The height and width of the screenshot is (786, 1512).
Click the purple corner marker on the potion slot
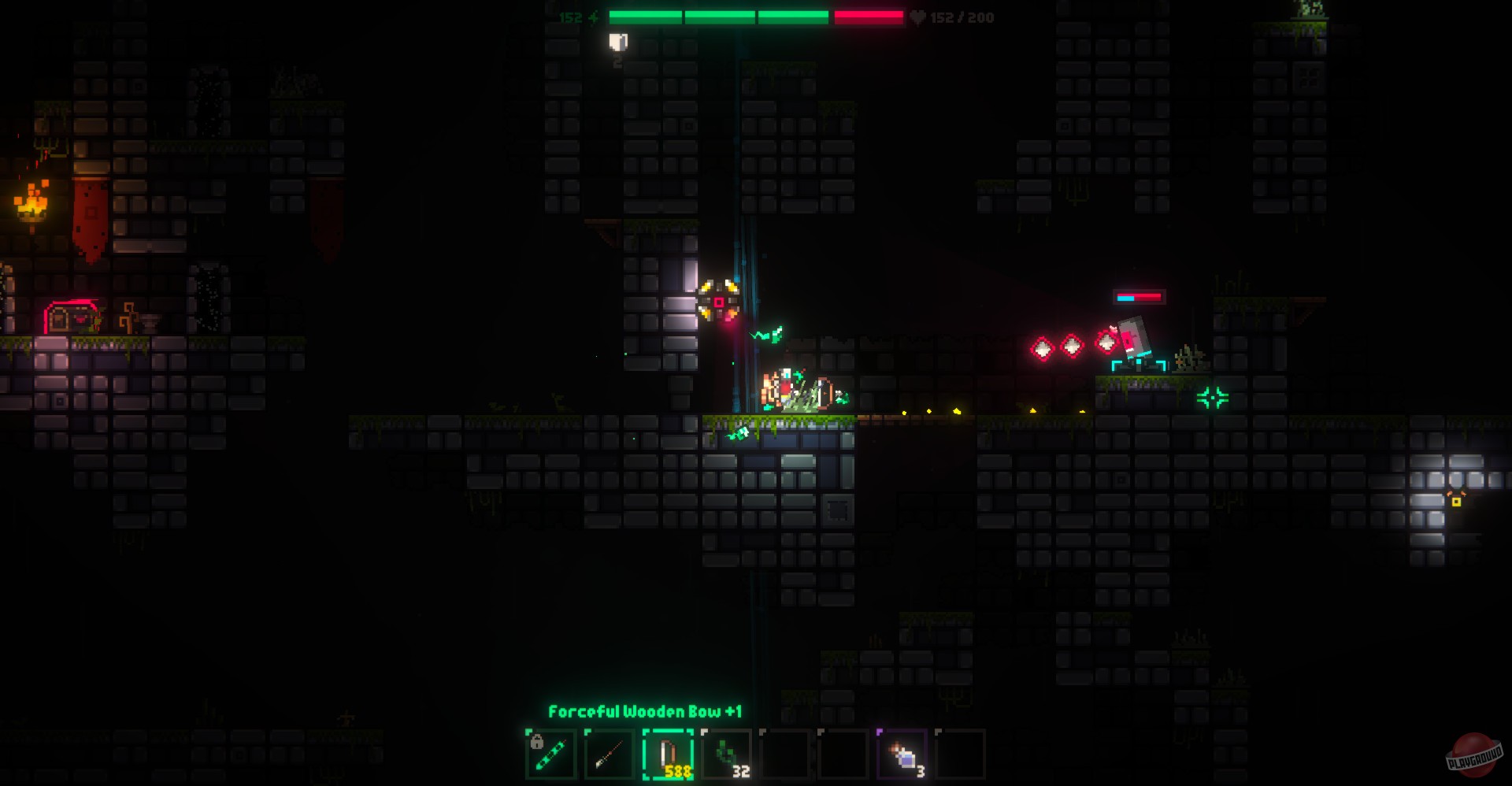(879, 732)
